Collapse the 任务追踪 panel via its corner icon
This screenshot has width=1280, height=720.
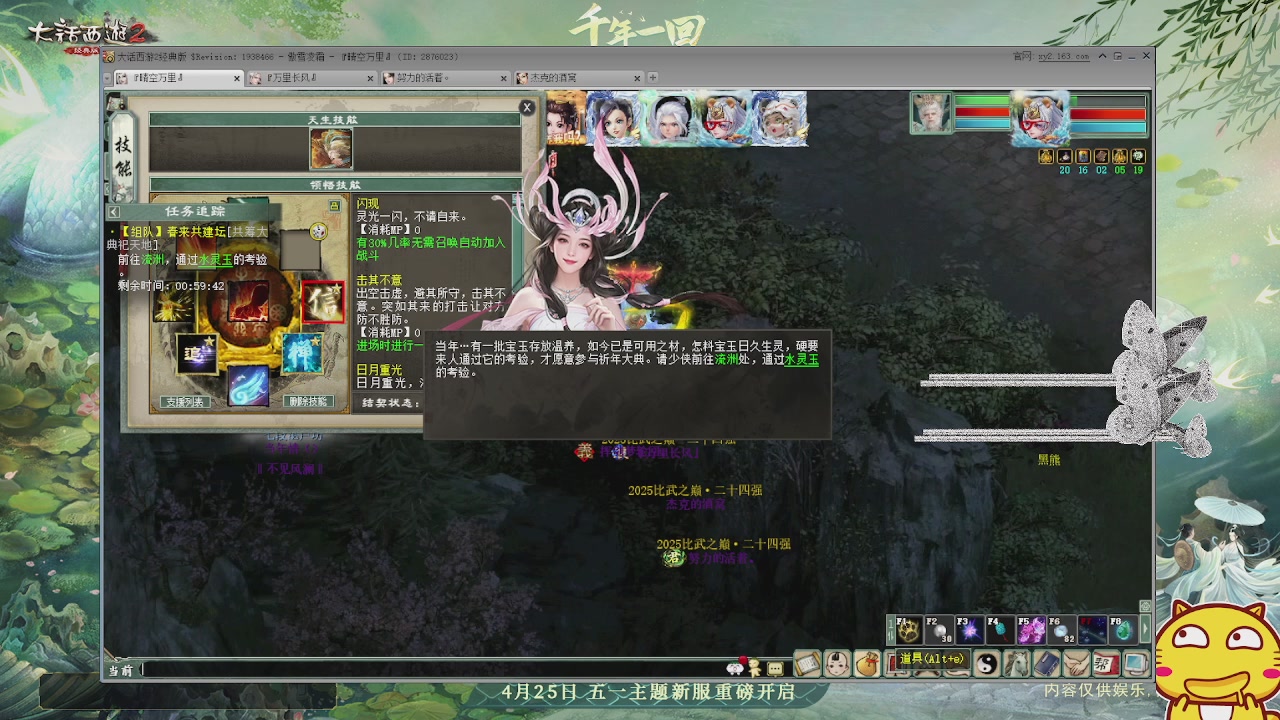pos(112,211)
